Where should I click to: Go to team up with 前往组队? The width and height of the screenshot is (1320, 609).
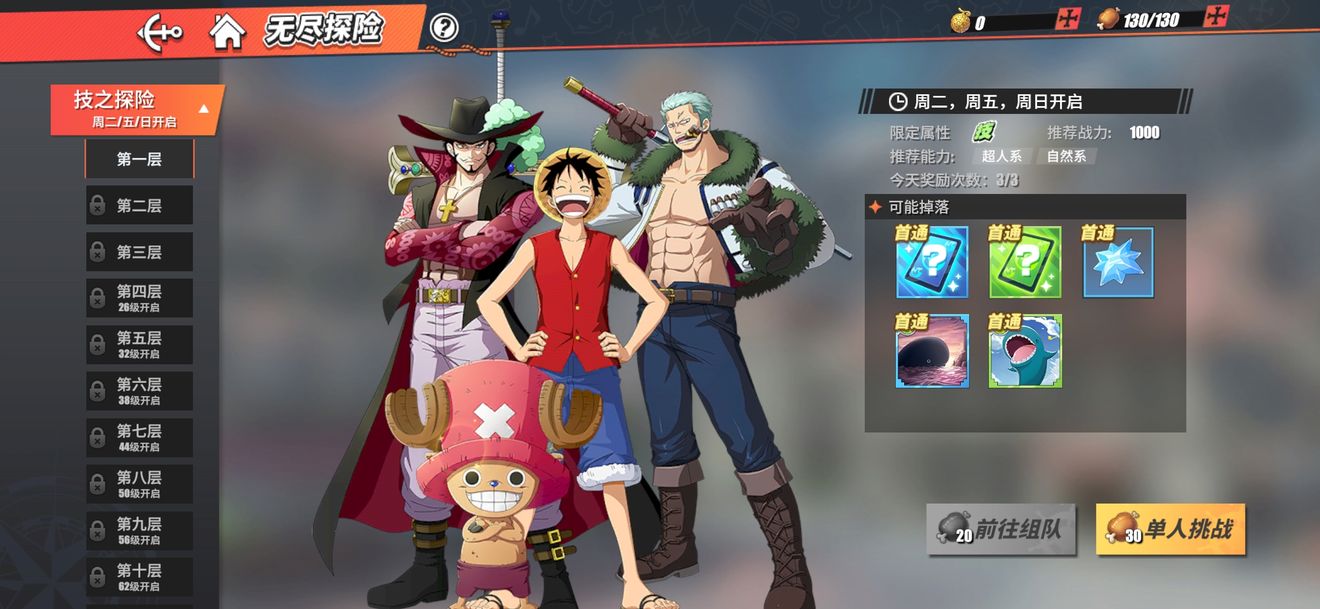(x=1001, y=529)
